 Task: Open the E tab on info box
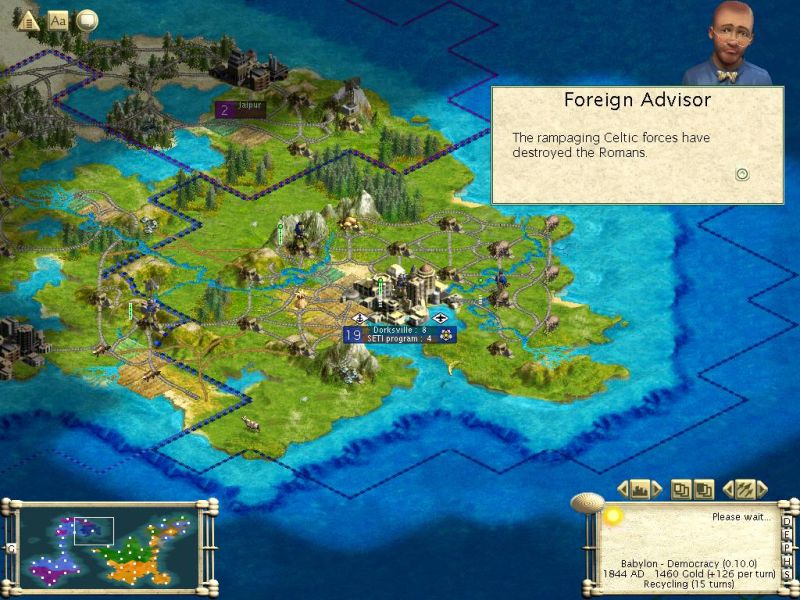tap(787, 534)
